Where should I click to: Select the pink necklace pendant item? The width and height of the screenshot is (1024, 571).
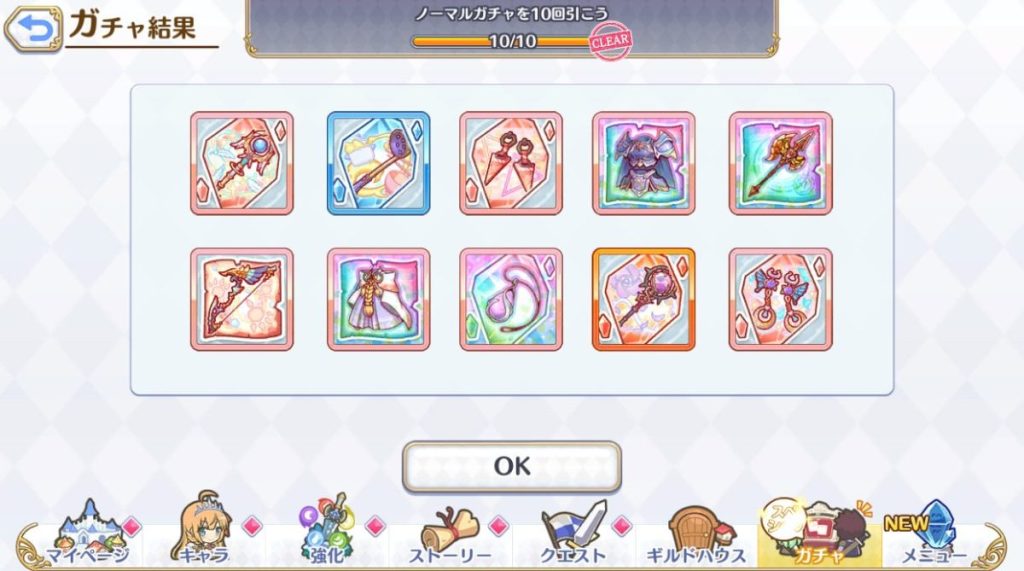(511, 299)
